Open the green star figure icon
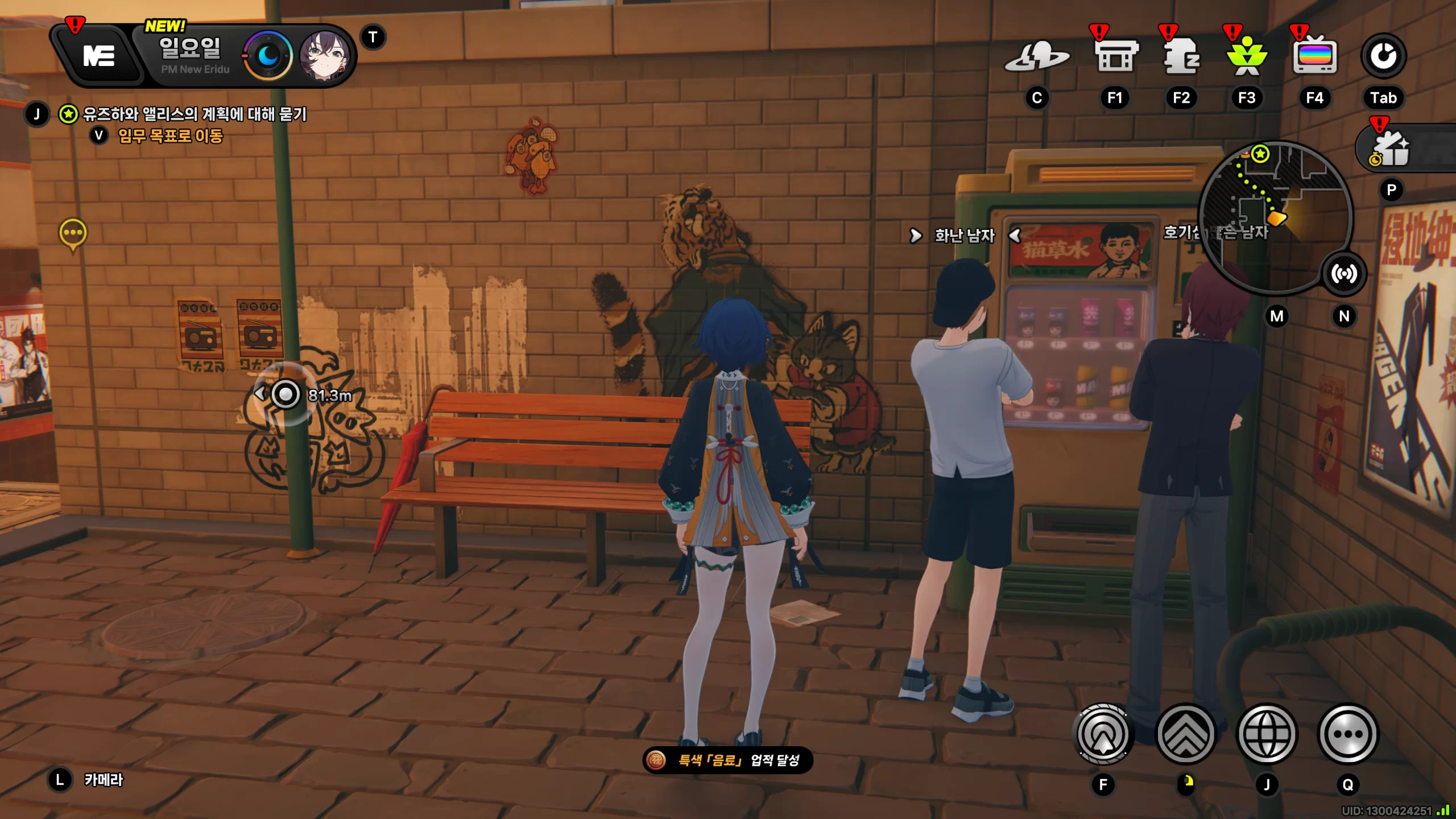Viewport: 1456px width, 819px height. (x=1247, y=56)
